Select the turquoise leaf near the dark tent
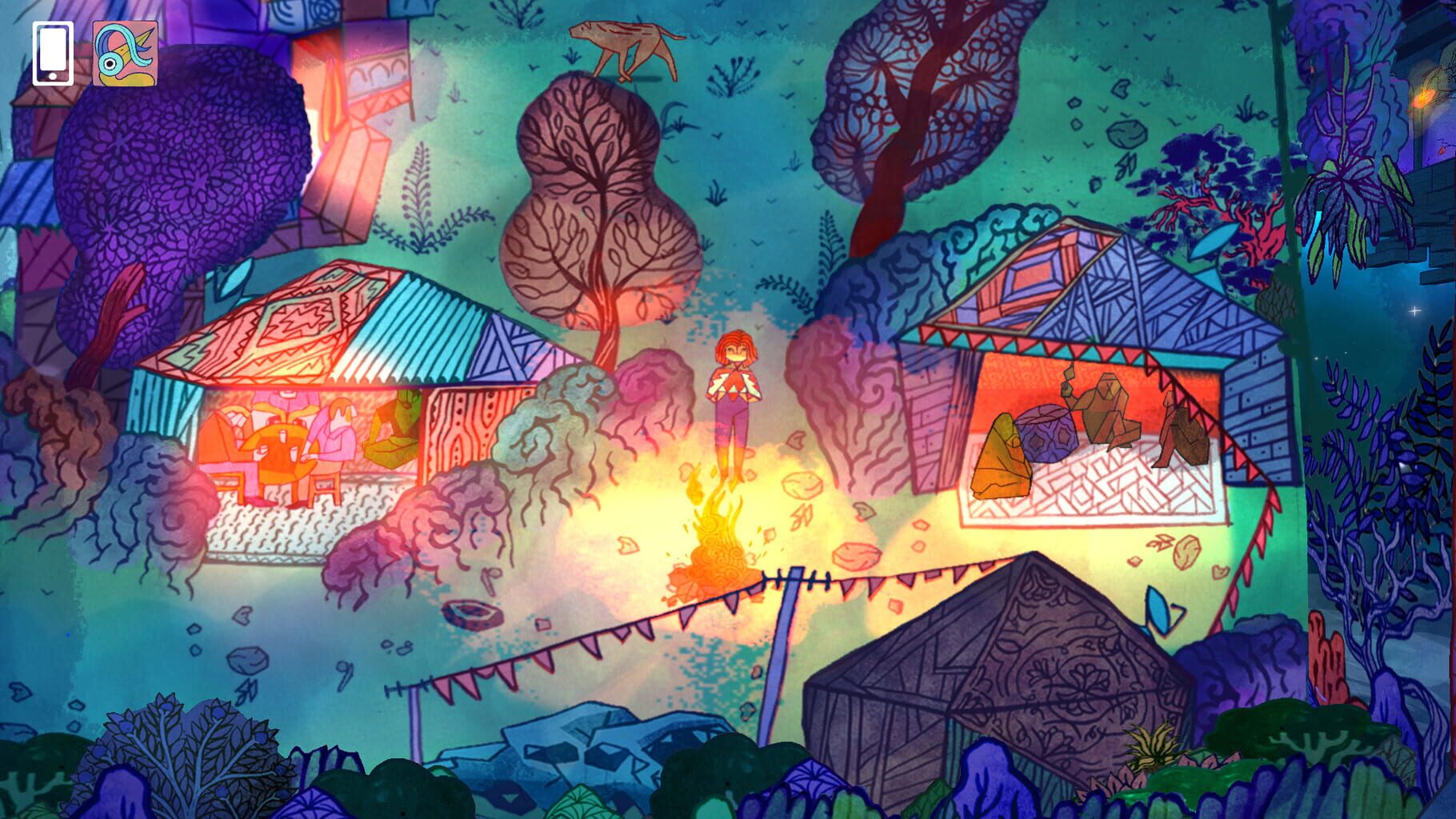Screen dimensions: 1456x819 coord(1159,609)
